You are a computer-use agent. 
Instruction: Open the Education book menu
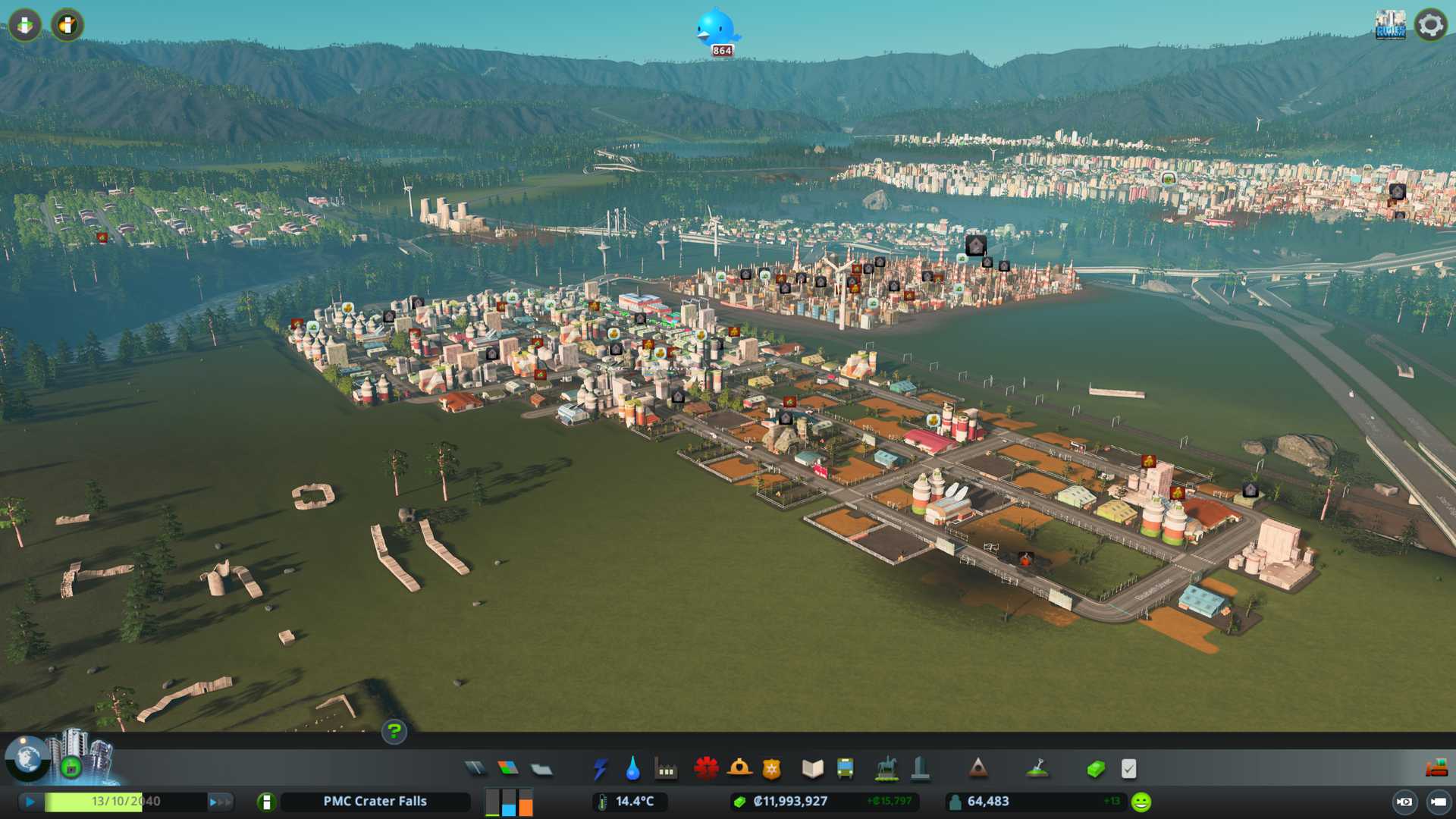[x=812, y=769]
